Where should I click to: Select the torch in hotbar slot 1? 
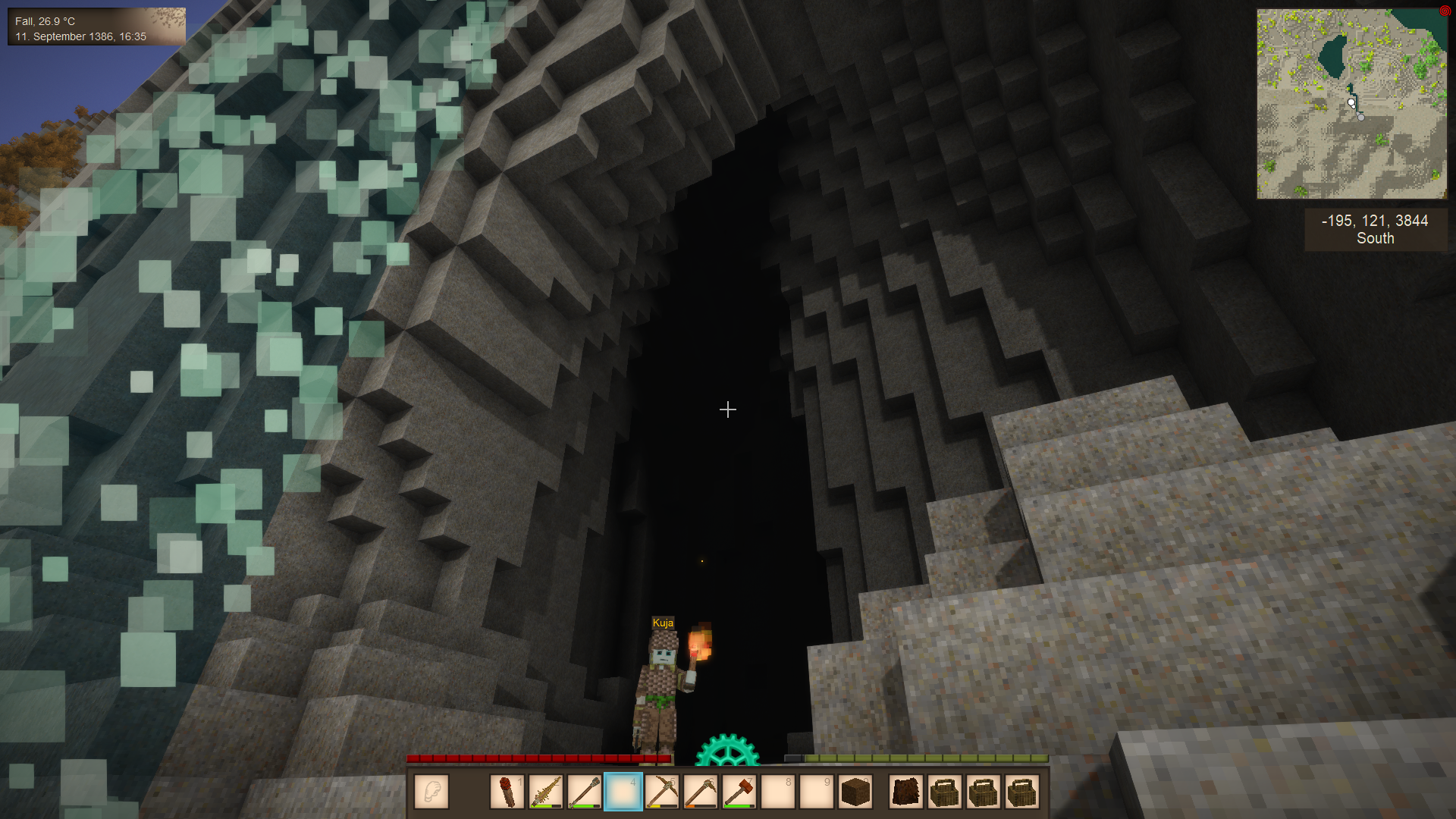(507, 792)
